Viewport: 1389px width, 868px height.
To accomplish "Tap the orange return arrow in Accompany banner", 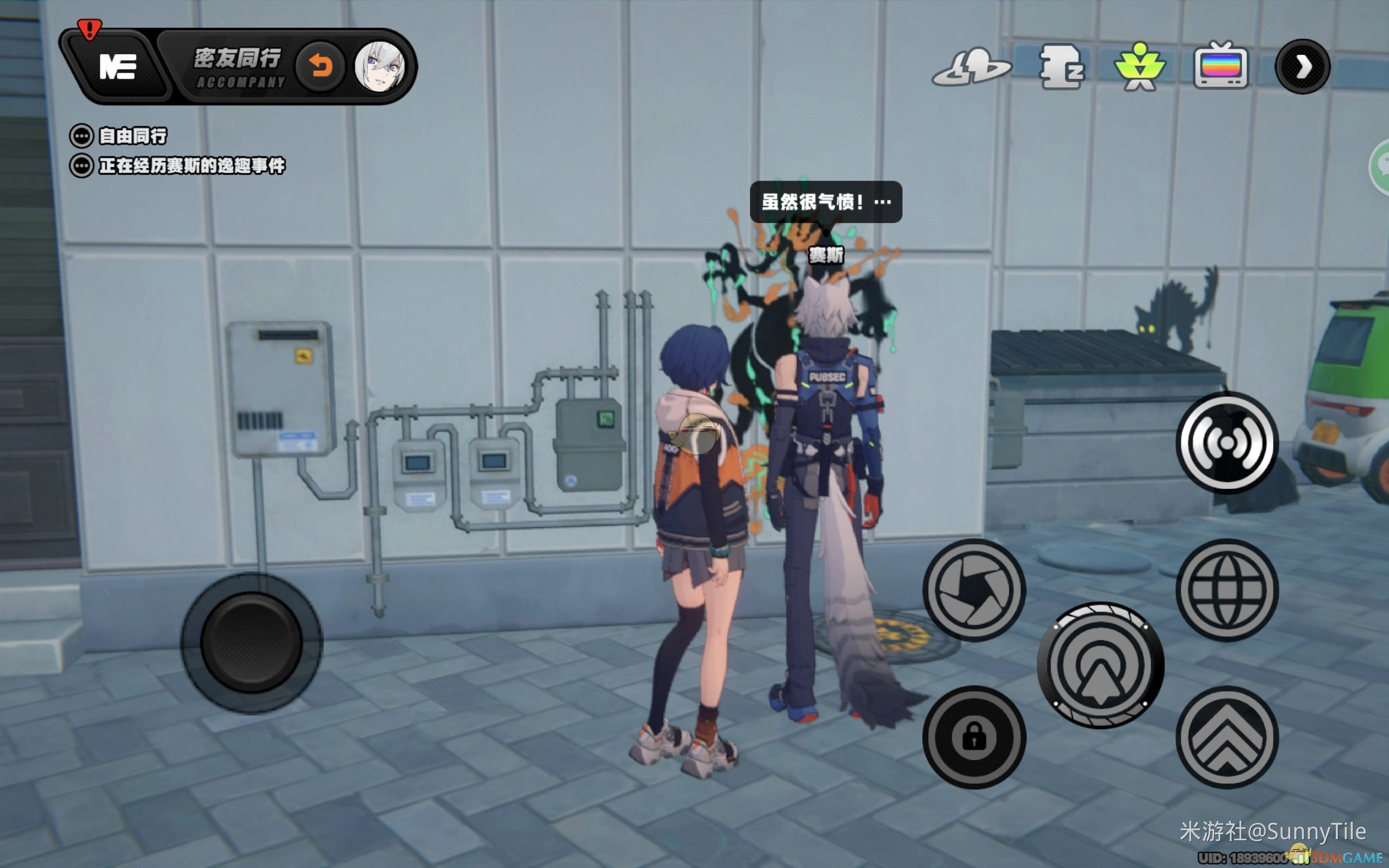I will pos(320,67).
